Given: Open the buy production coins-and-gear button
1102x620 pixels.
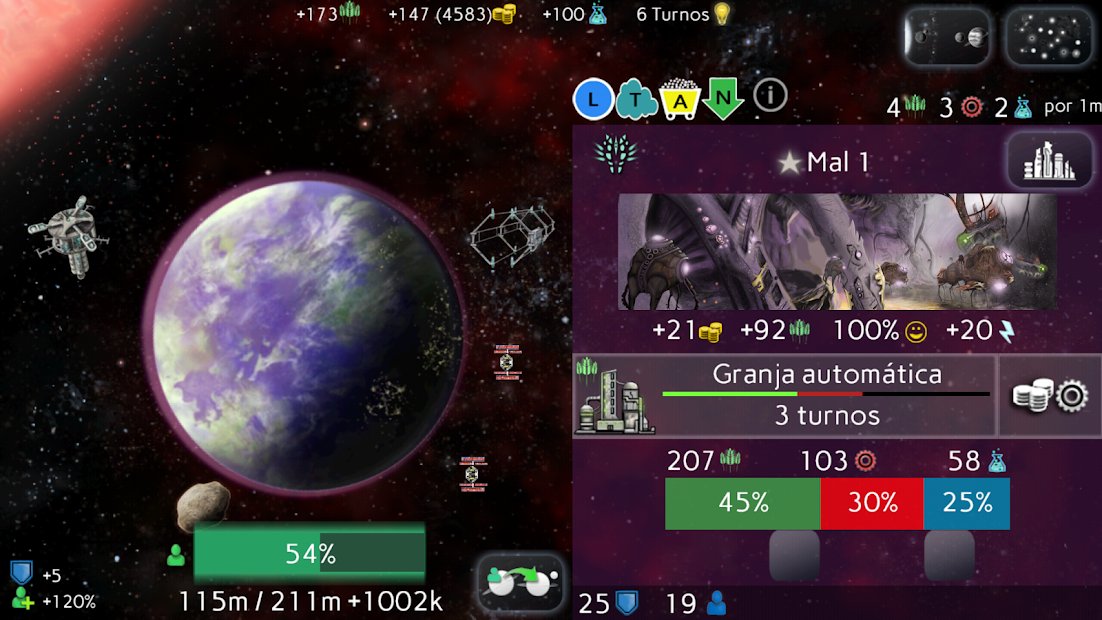Looking at the screenshot, I should 1050,396.
